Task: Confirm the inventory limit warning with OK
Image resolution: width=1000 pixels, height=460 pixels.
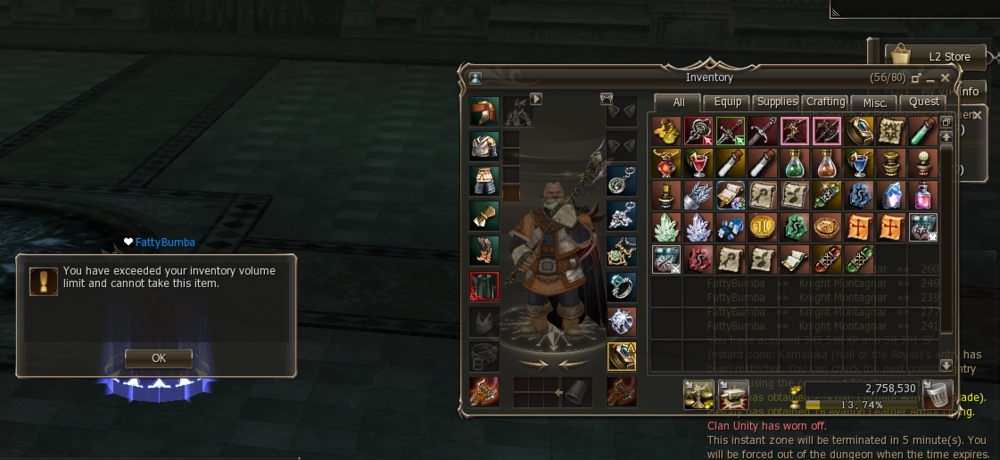Action: click(158, 357)
